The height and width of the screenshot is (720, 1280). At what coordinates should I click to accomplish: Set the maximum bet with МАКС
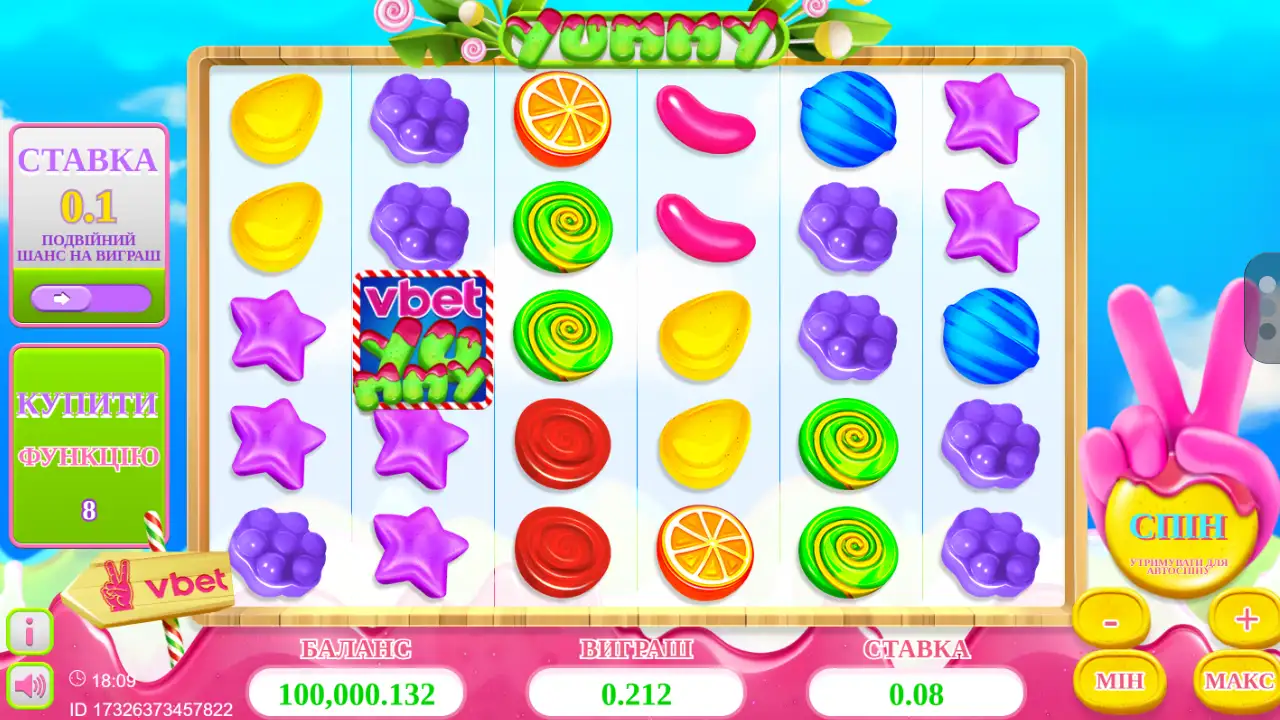tap(1238, 681)
